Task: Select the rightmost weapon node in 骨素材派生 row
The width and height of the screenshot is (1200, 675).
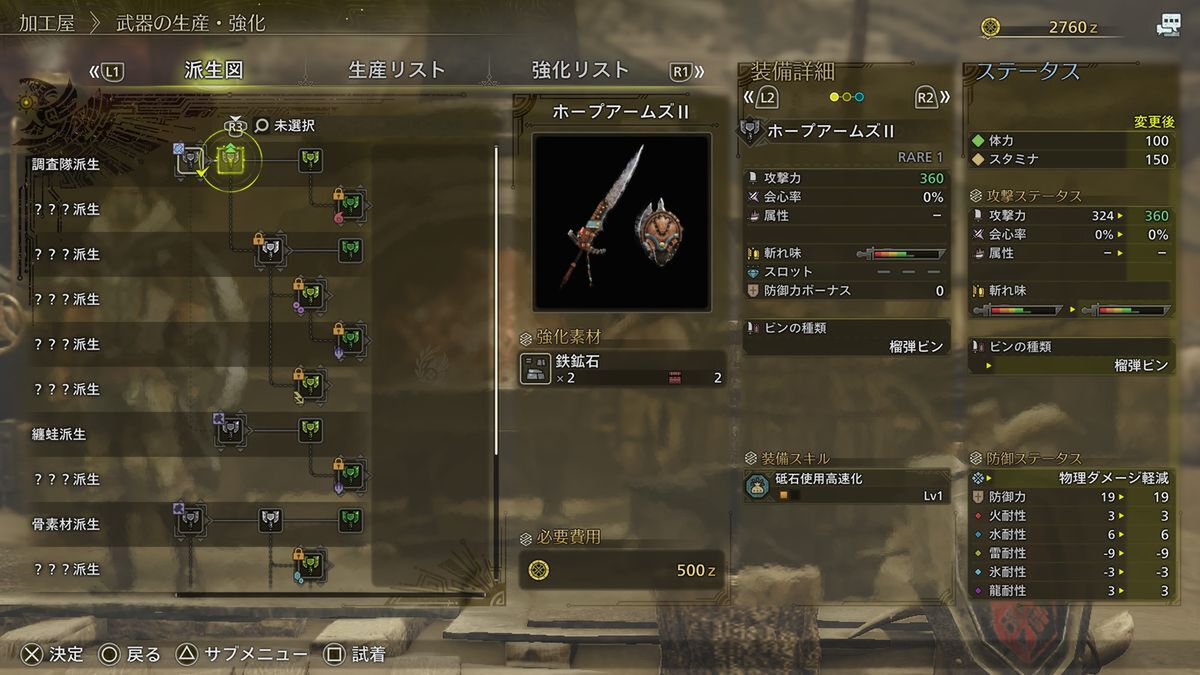Action: tap(349, 520)
